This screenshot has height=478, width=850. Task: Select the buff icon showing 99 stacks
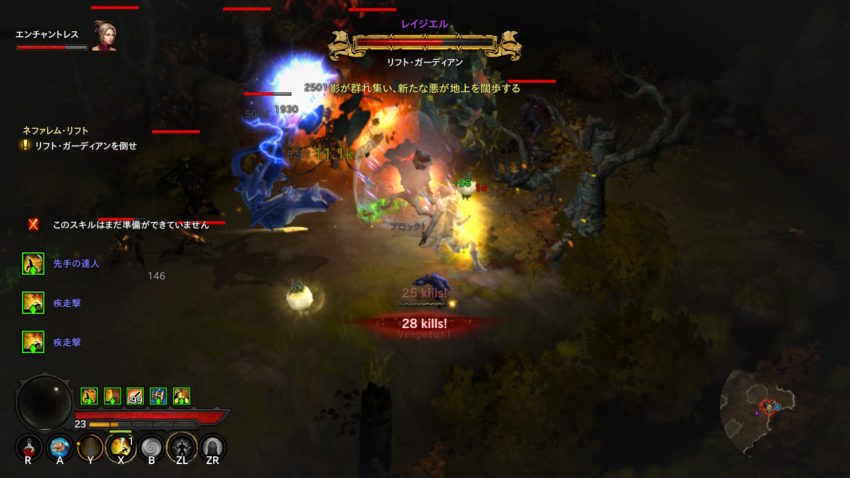[135, 396]
